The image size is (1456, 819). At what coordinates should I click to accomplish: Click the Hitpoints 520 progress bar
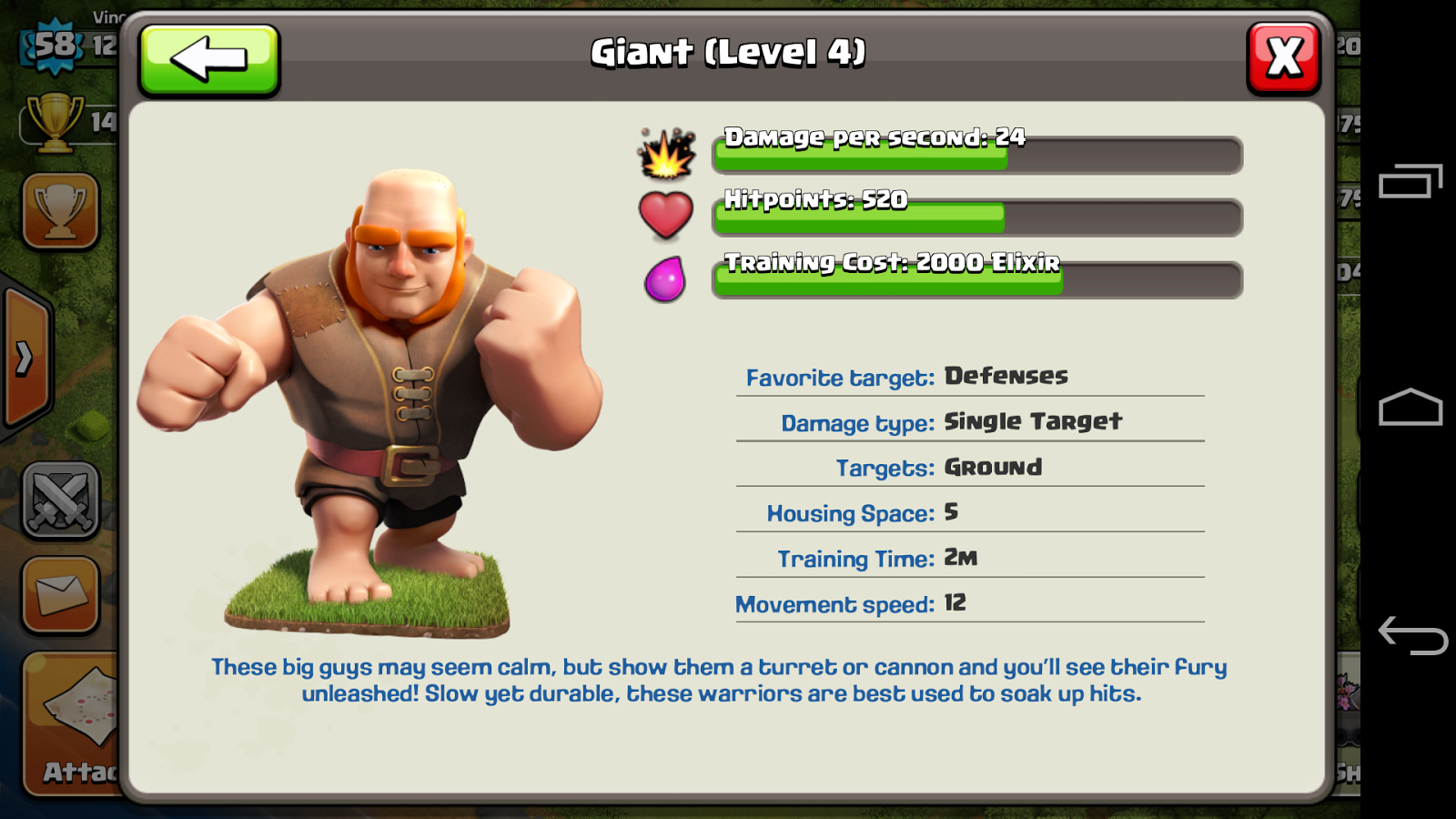pos(974,217)
